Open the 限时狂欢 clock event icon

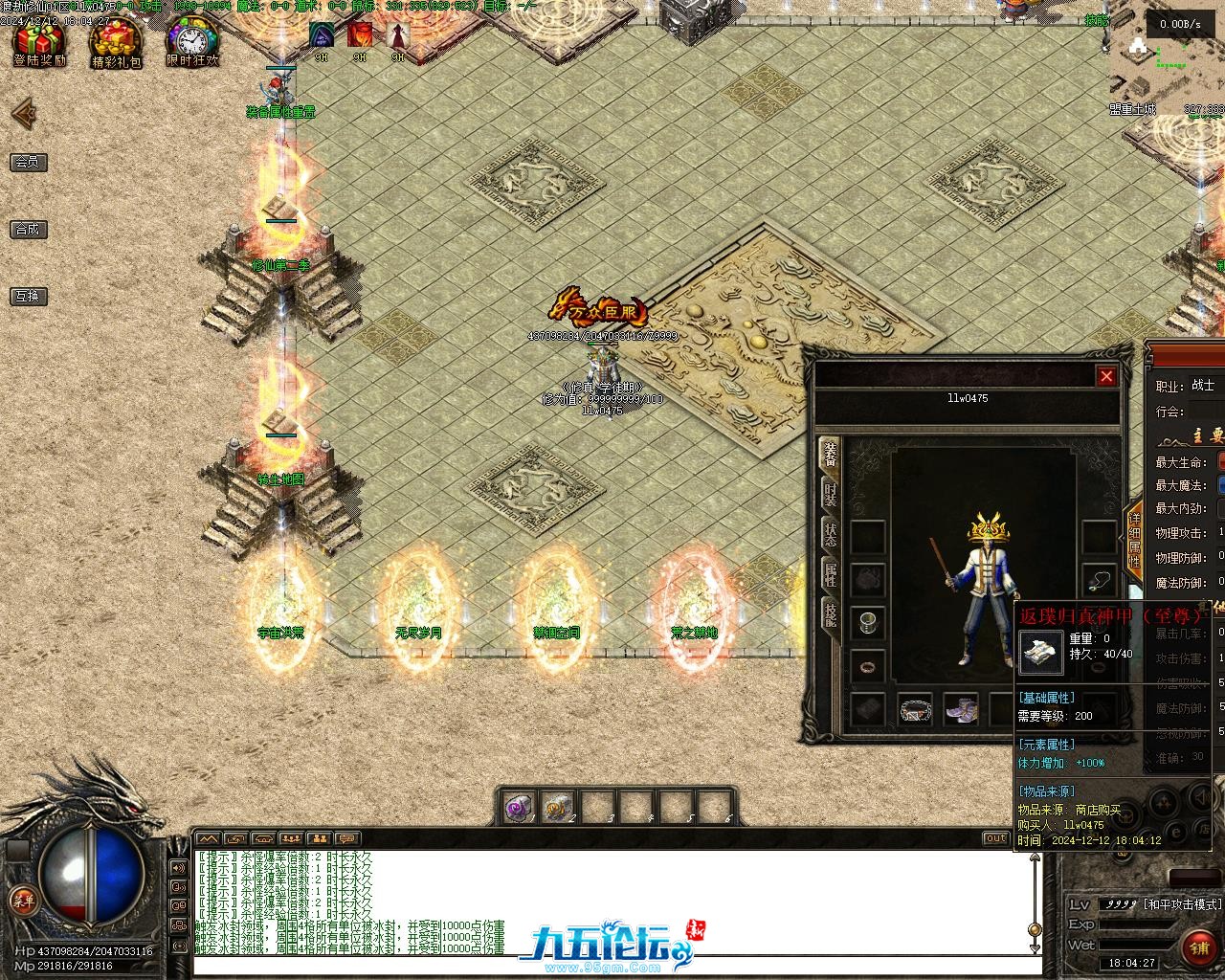[x=192, y=43]
